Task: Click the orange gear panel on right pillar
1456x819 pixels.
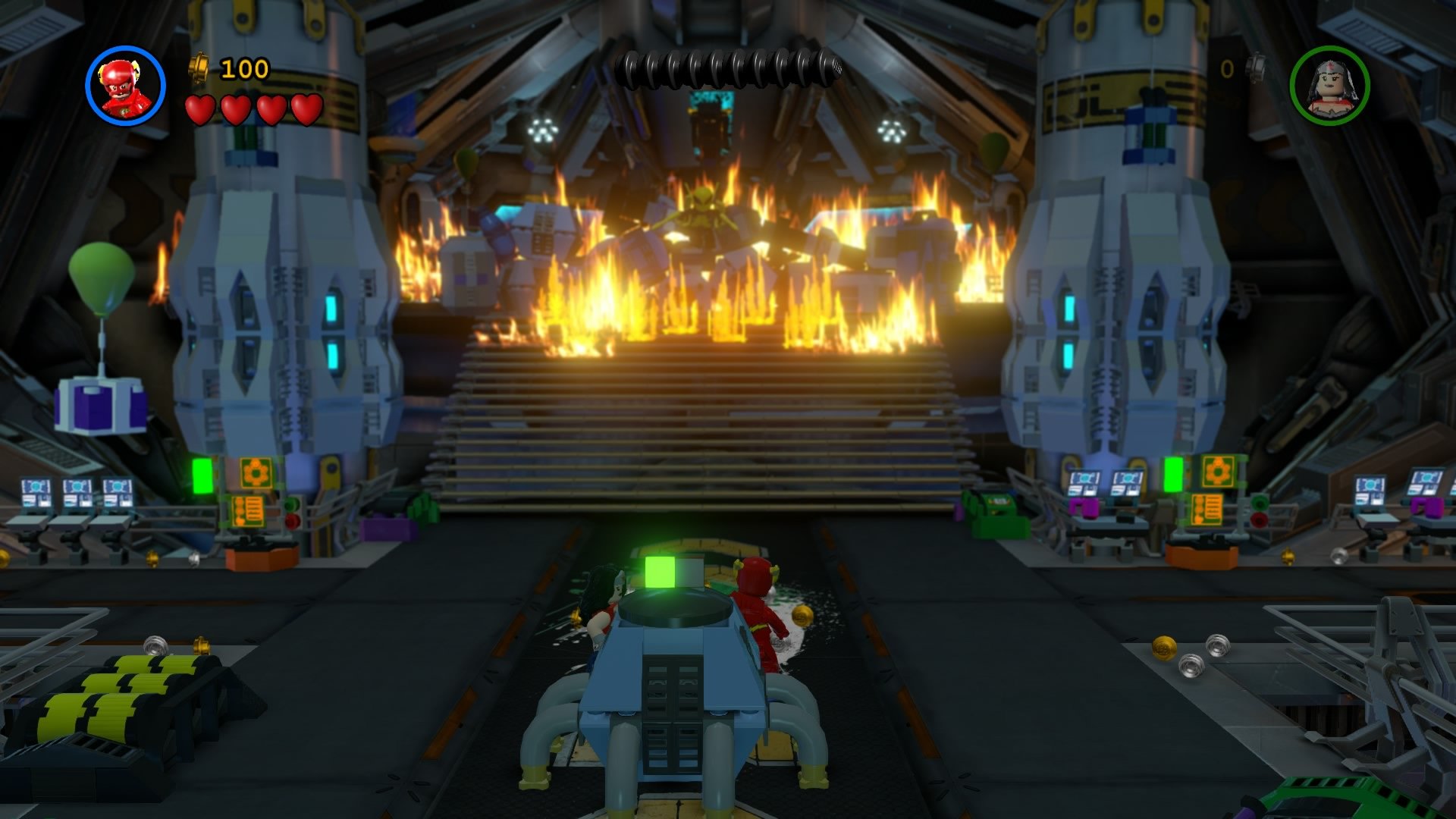Action: tap(1217, 472)
